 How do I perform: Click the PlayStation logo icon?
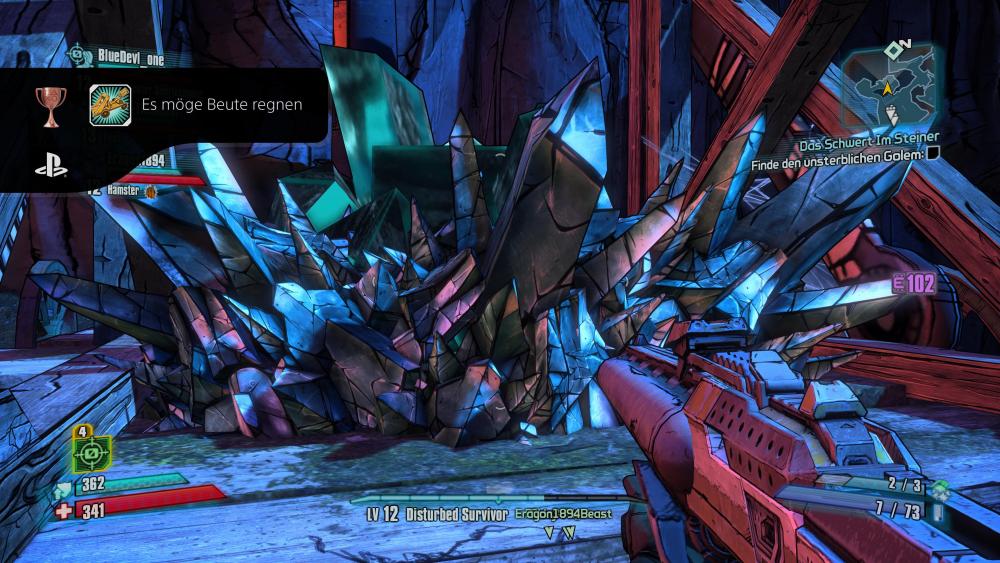pos(51,166)
